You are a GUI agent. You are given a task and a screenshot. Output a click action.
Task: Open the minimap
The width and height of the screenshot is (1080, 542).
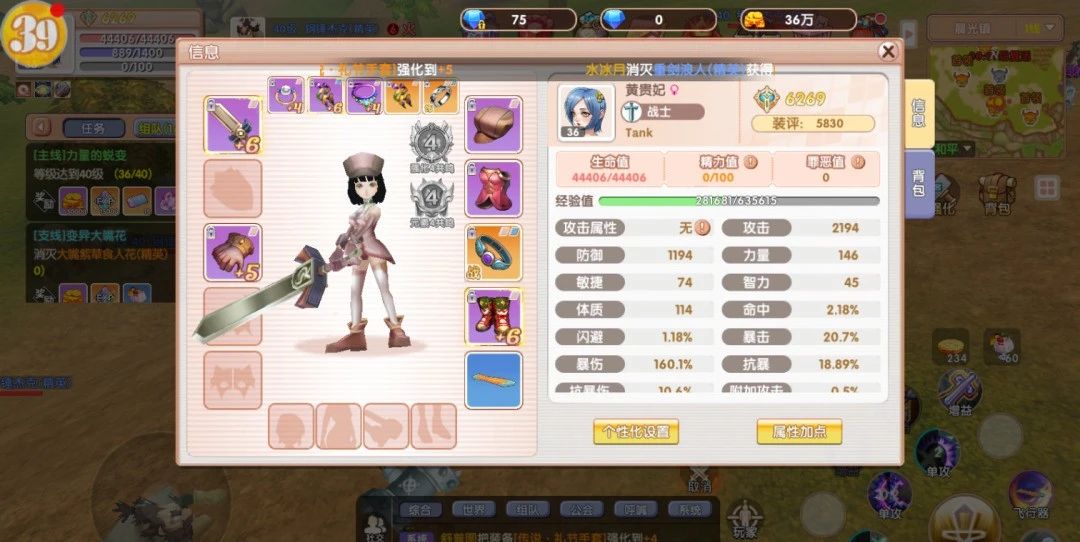(x=1000, y=85)
